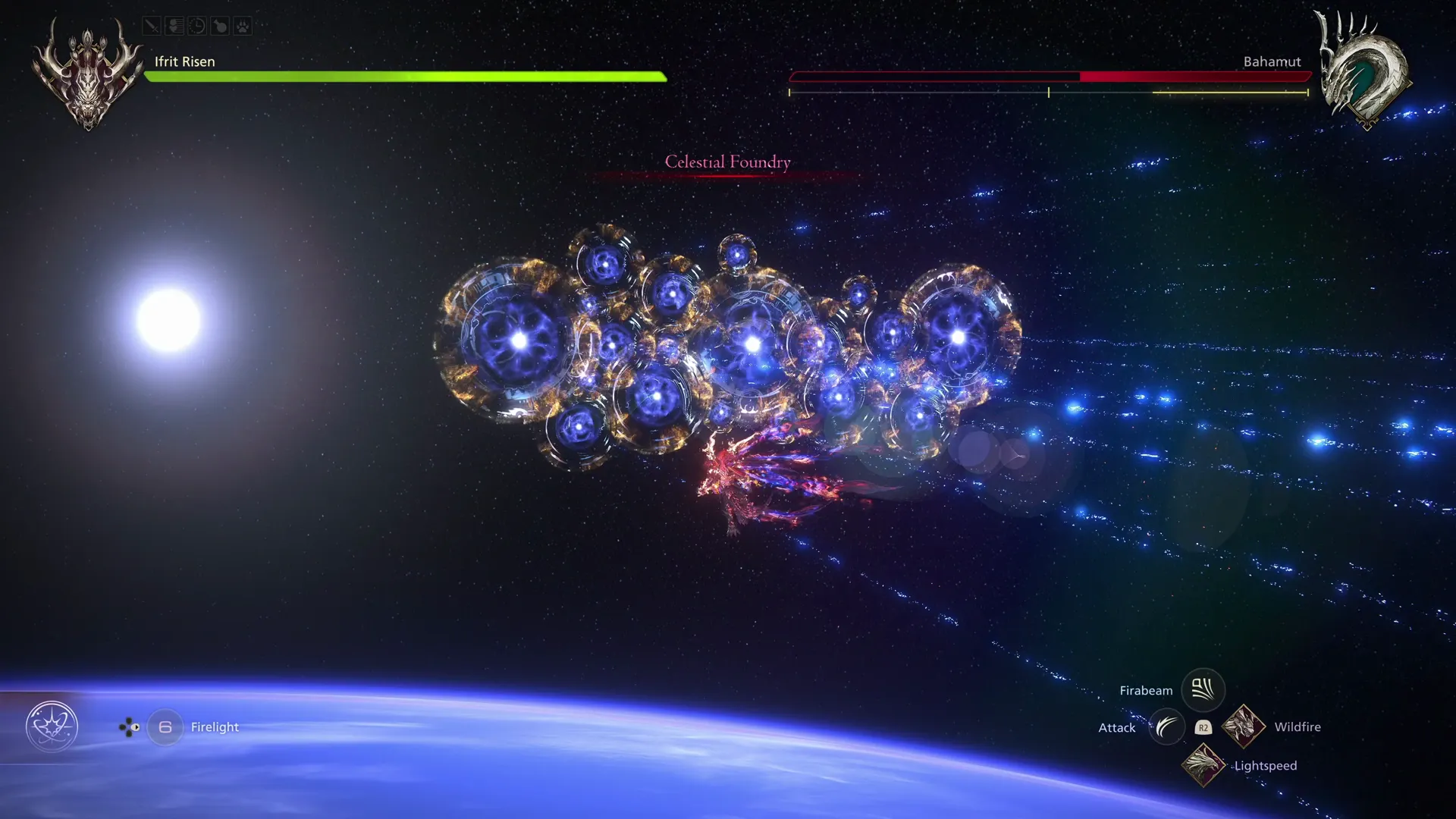This screenshot has height=819, width=1456.
Task: Activate the Lightspeed ability icon
Action: [x=1203, y=765]
